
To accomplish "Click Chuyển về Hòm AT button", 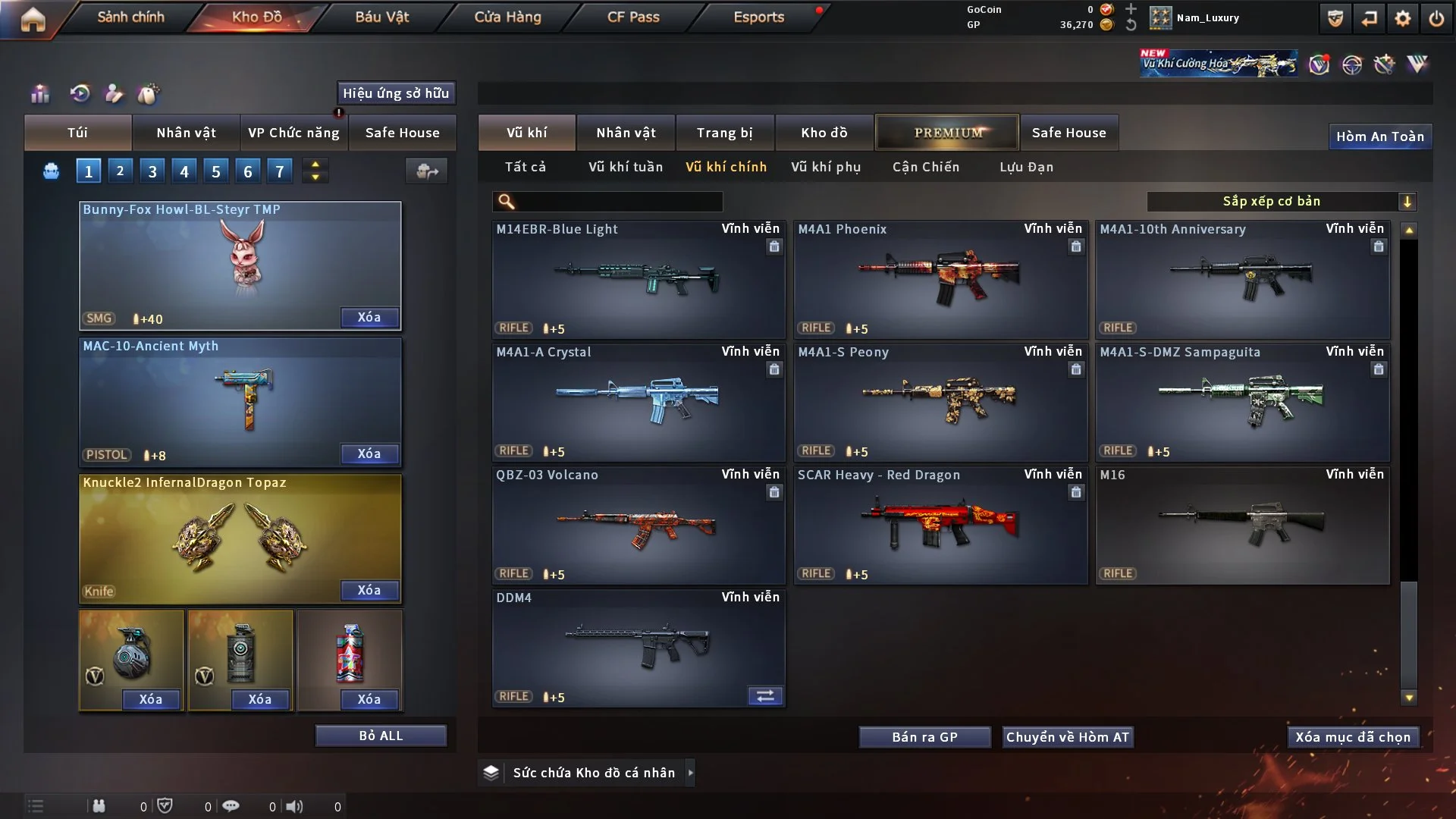I will (x=1068, y=737).
